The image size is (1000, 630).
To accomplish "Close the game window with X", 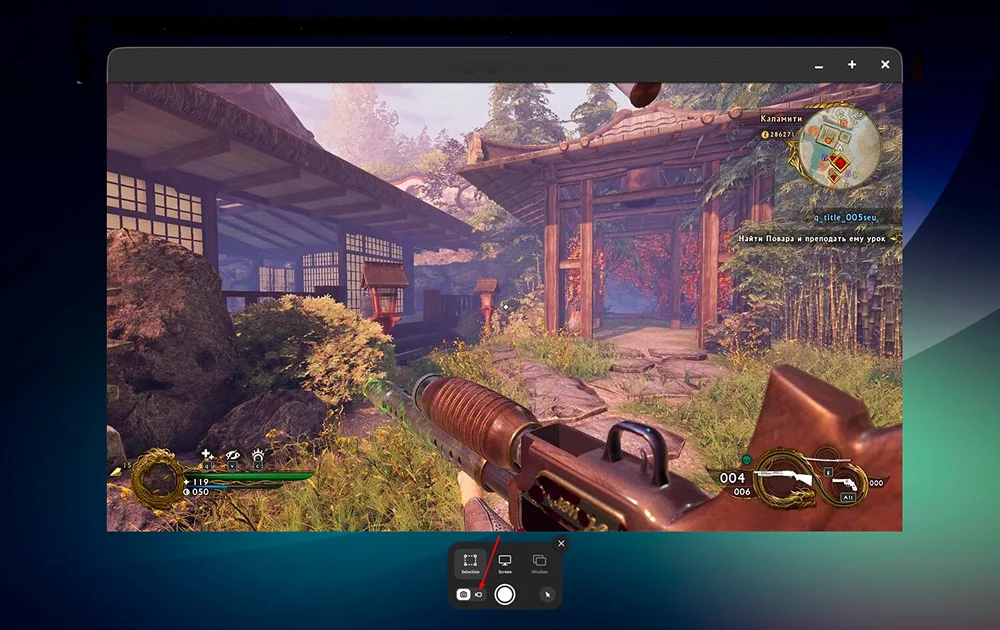I will click(x=885, y=65).
